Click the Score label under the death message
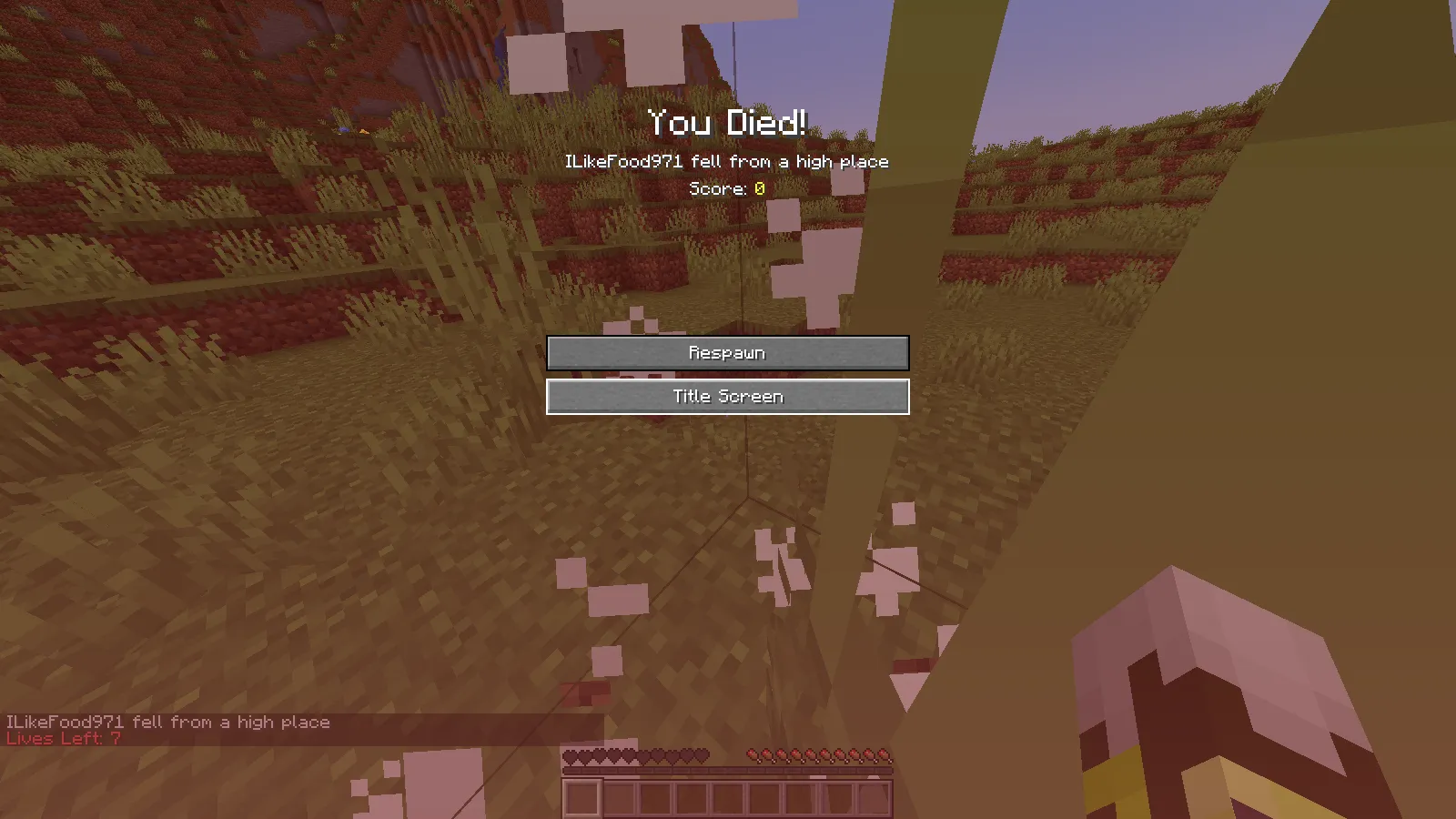 click(x=717, y=189)
